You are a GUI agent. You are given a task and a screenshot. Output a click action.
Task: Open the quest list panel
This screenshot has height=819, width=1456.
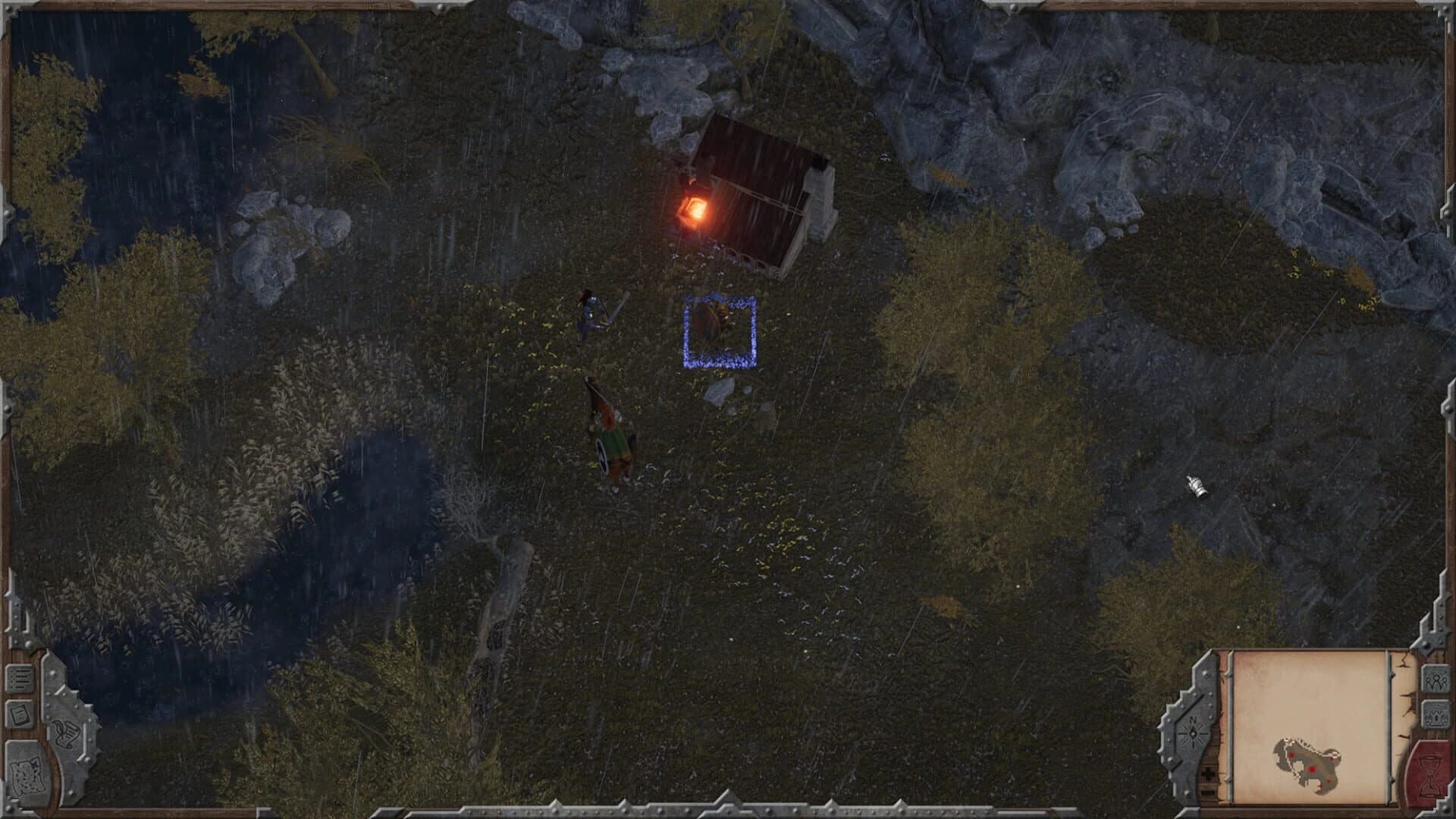click(20, 677)
